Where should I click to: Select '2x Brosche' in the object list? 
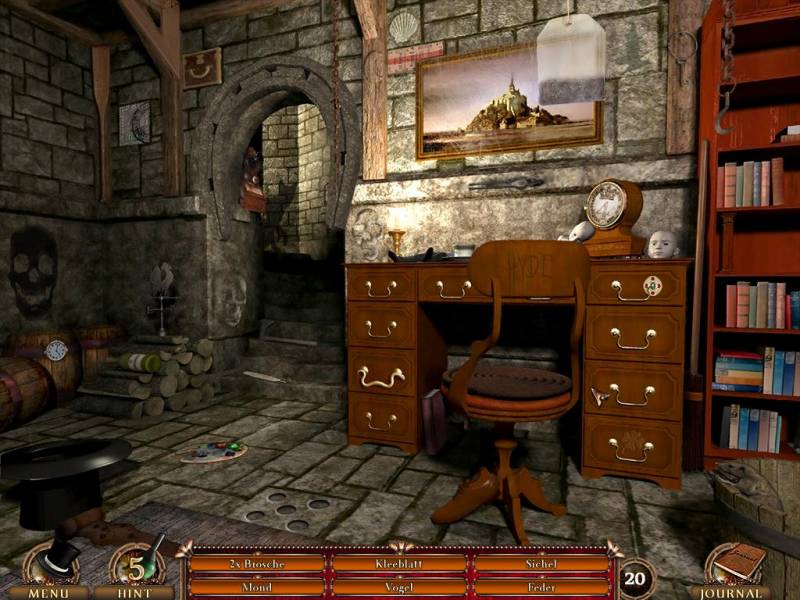click(257, 564)
